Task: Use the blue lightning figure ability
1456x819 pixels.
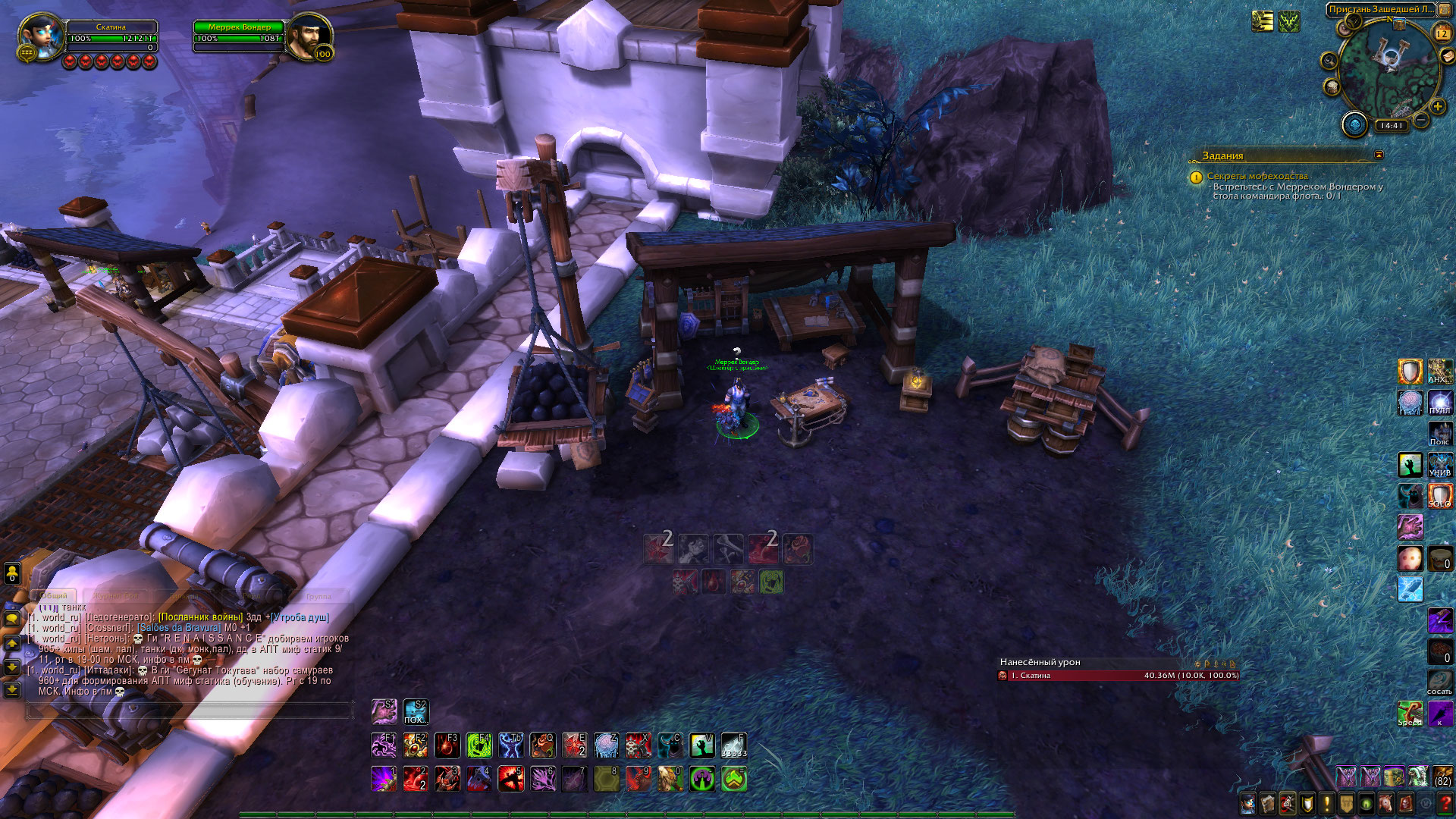Action: (511, 745)
